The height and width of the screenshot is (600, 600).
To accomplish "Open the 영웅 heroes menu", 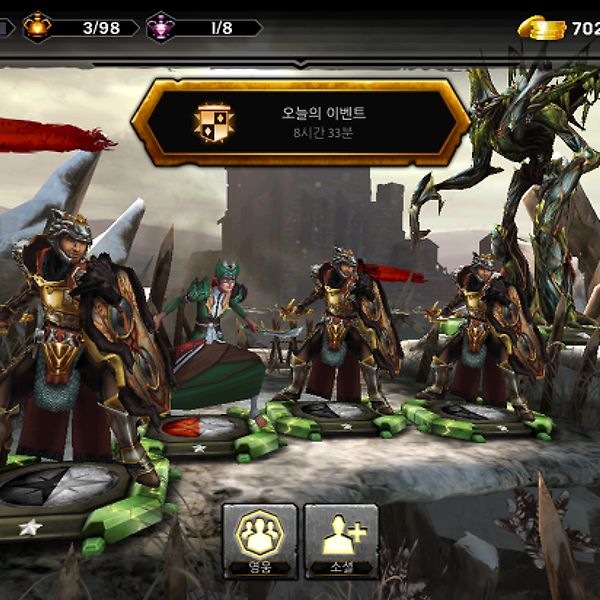I will pos(260,539).
